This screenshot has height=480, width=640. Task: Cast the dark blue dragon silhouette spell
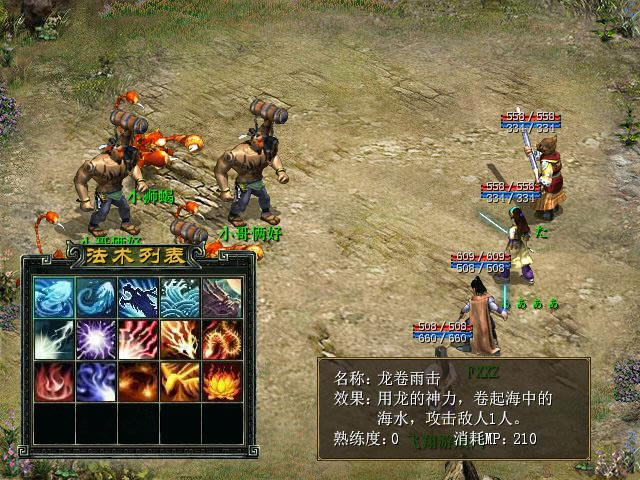[136, 297]
